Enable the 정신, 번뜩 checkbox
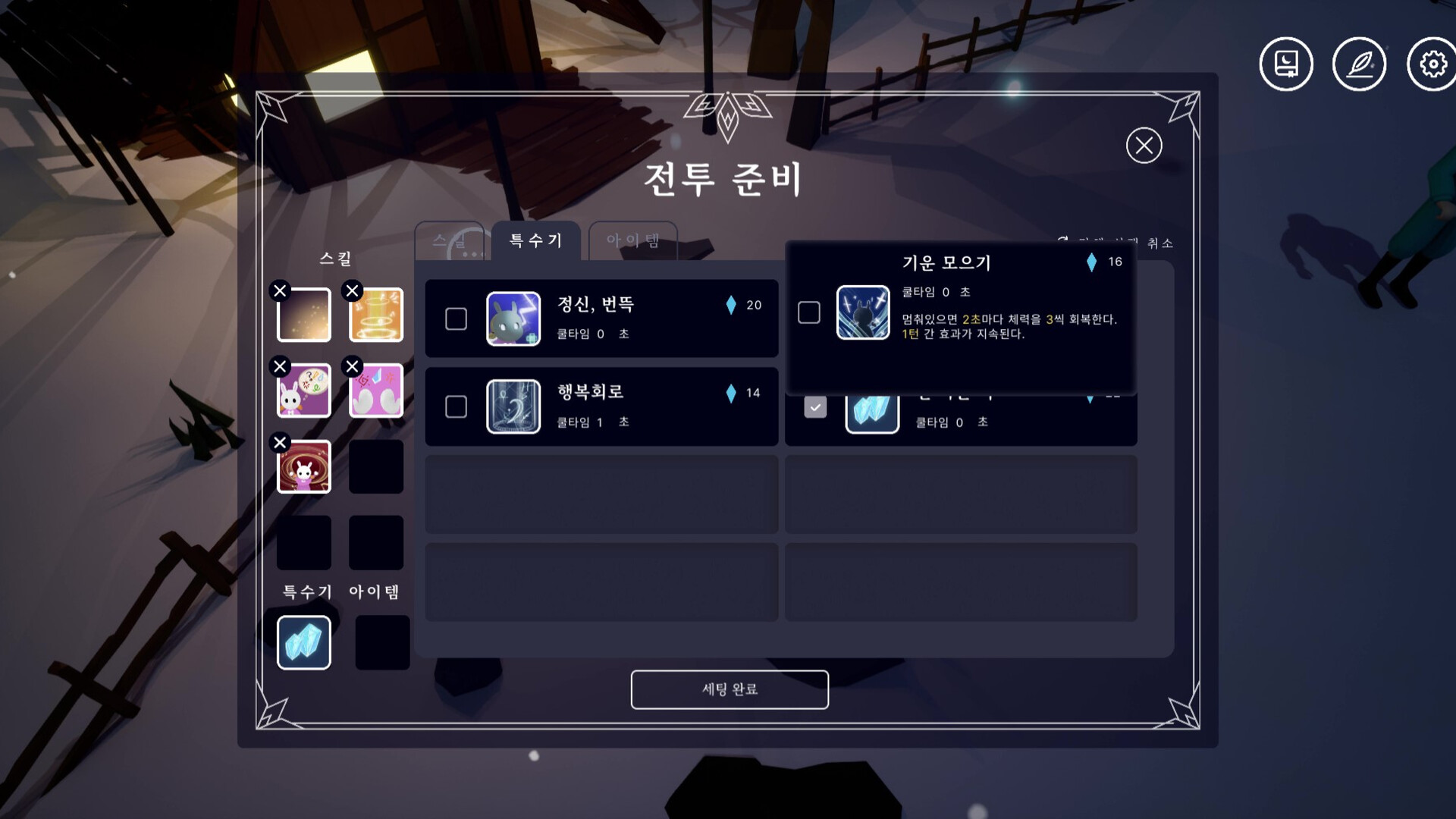The height and width of the screenshot is (819, 1456). pyautogui.click(x=456, y=320)
